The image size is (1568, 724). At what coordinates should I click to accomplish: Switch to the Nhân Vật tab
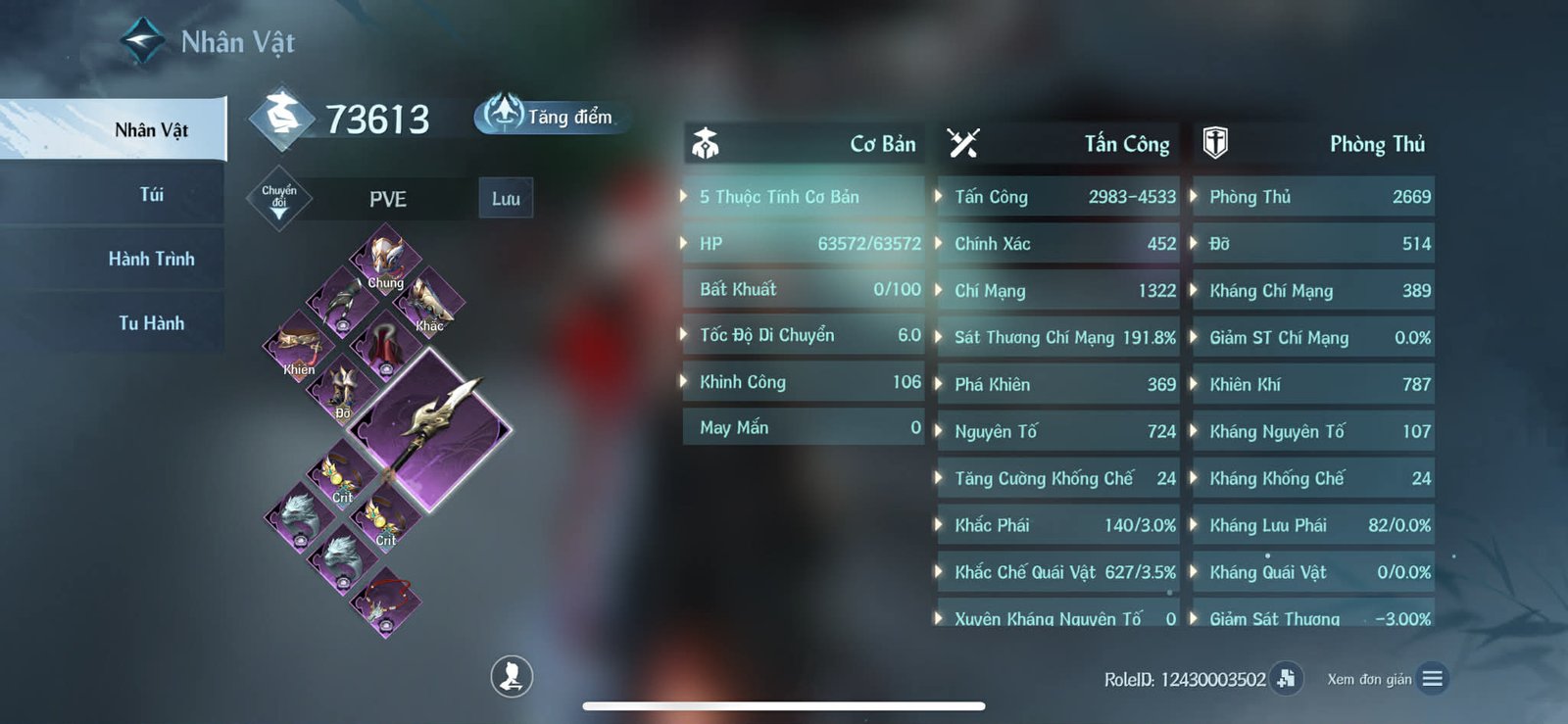[x=151, y=130]
